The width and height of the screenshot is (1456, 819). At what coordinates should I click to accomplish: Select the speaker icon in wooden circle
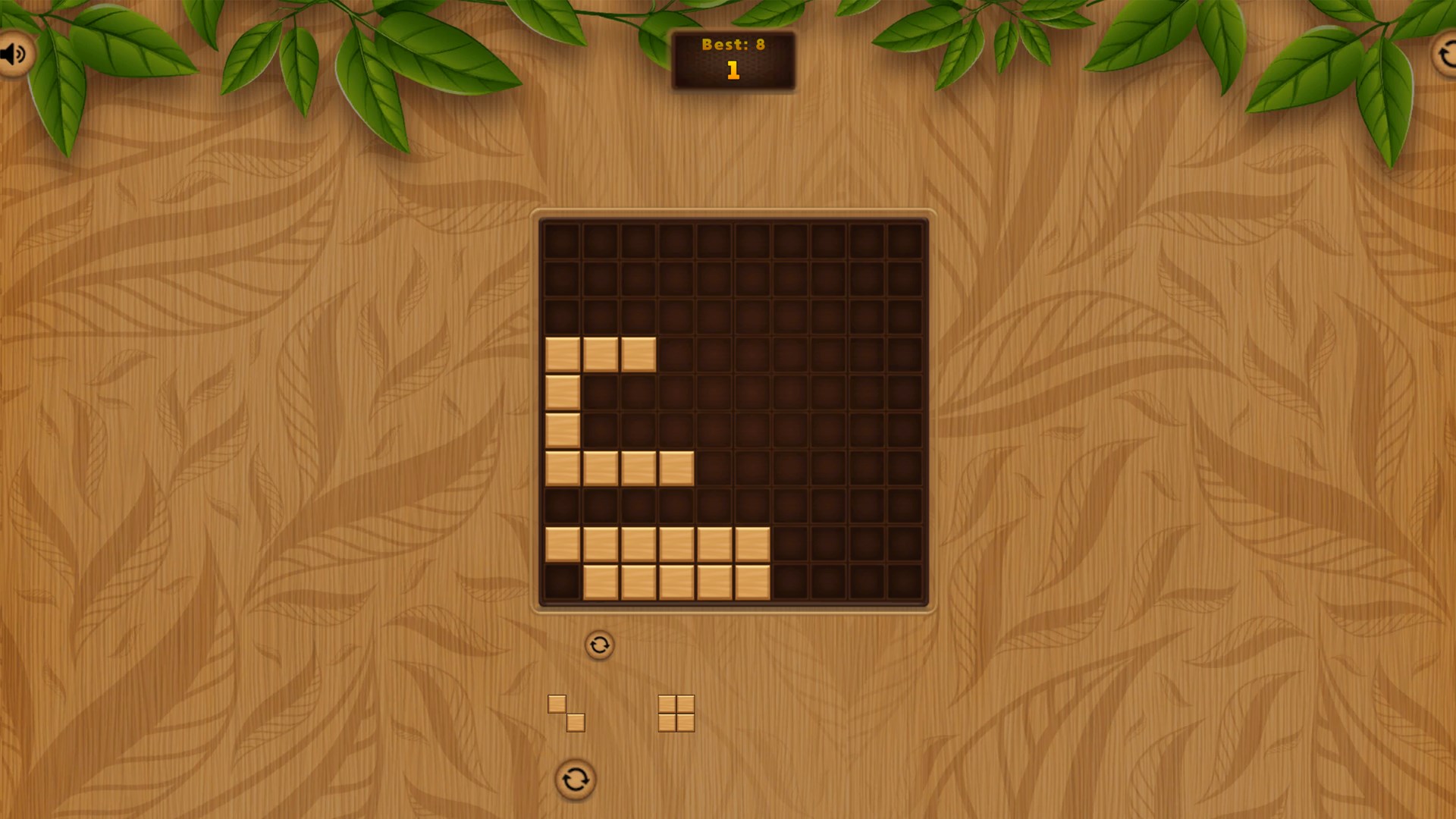[x=14, y=53]
